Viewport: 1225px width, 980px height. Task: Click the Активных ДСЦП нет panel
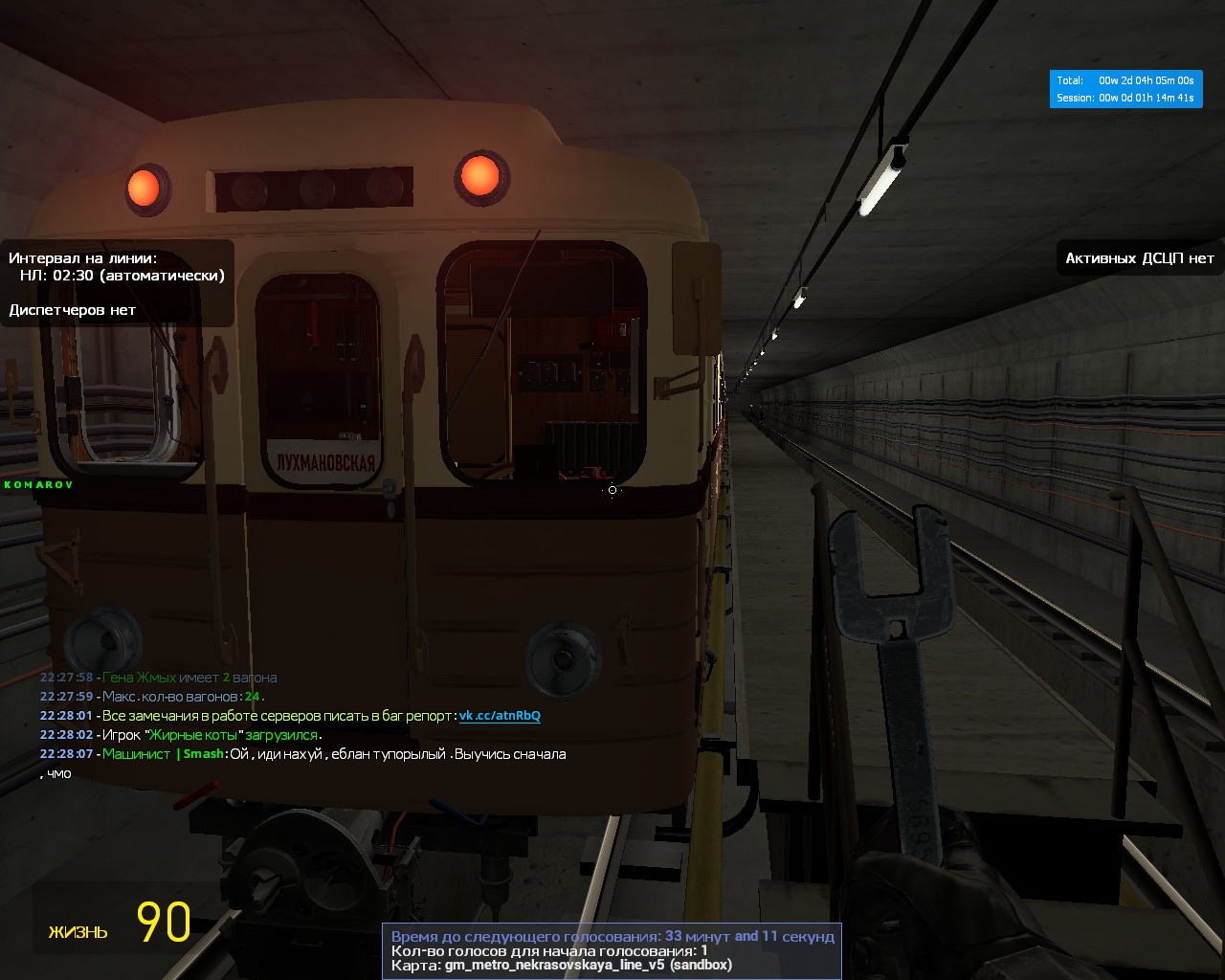click(1138, 257)
